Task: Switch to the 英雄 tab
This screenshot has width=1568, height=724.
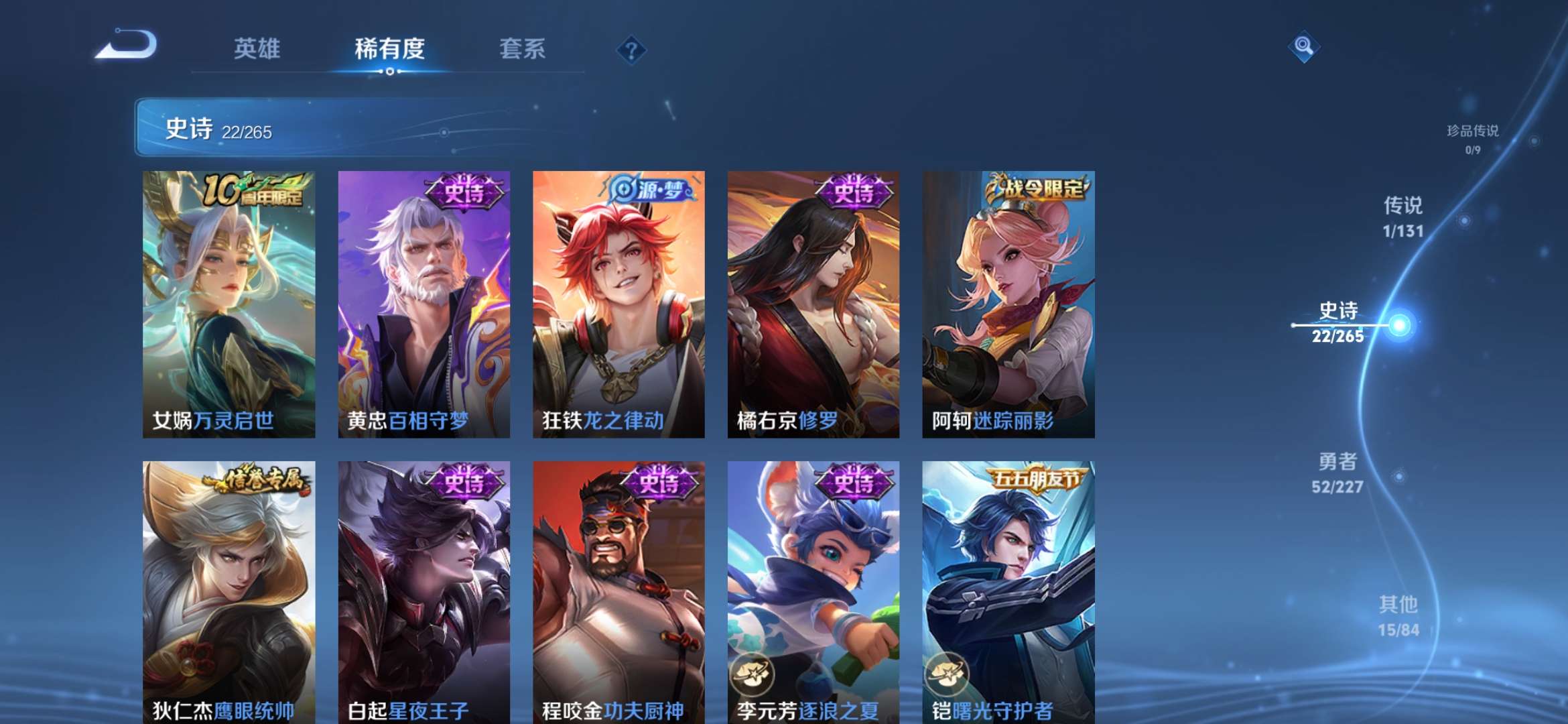Action: click(255, 48)
